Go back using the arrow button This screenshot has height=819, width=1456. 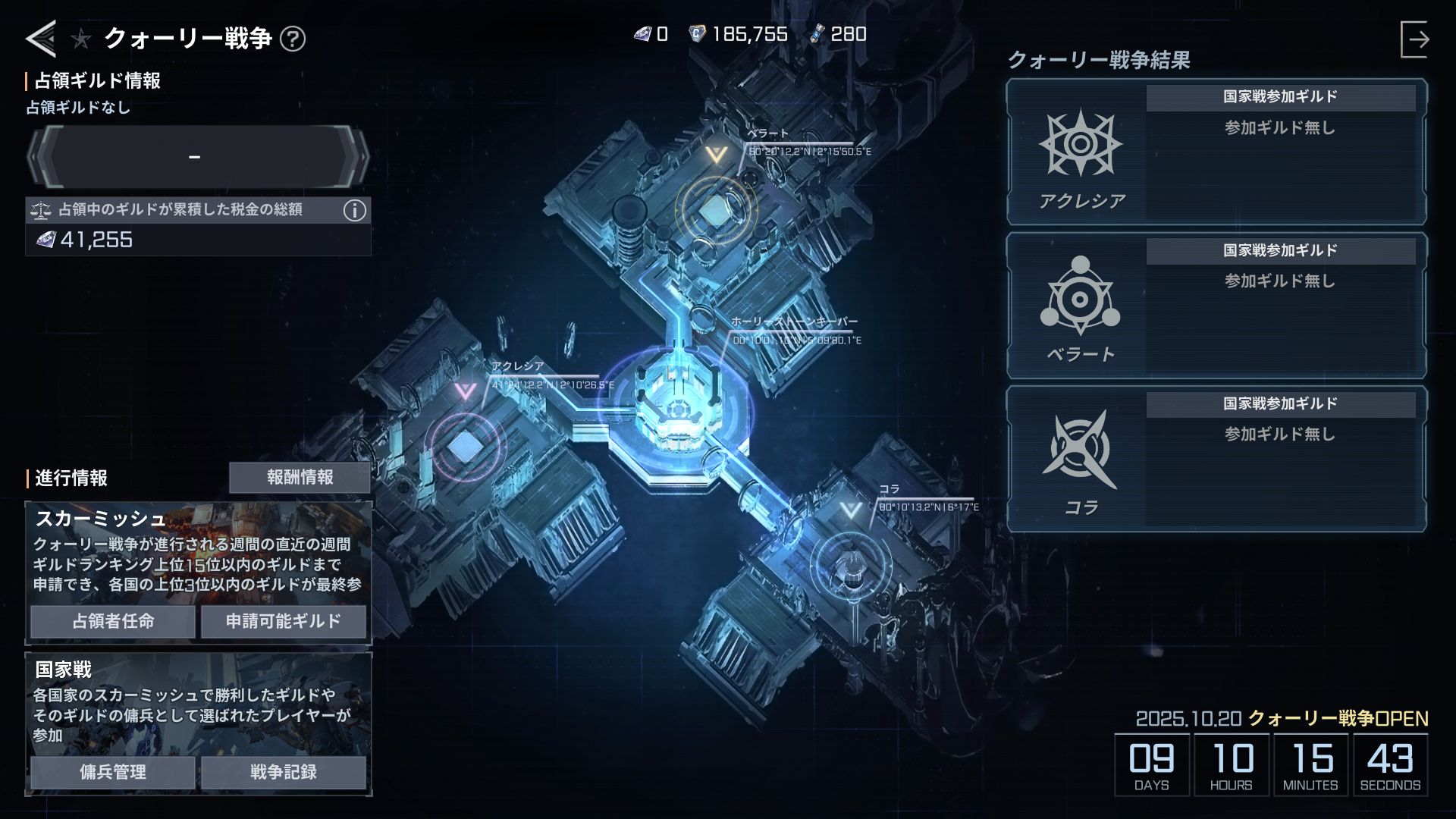41,38
